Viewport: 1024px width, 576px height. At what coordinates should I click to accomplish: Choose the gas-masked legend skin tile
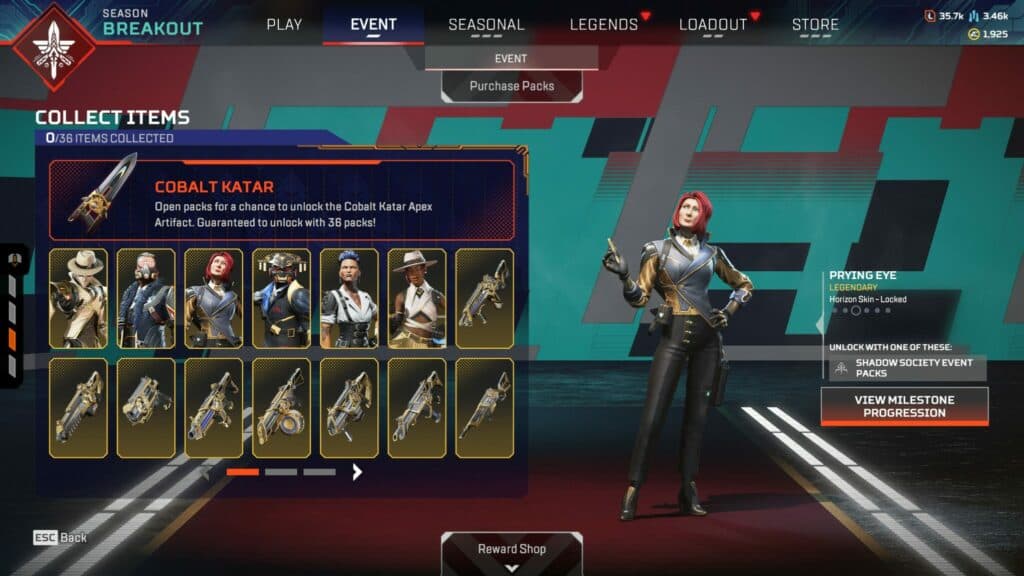(146, 298)
